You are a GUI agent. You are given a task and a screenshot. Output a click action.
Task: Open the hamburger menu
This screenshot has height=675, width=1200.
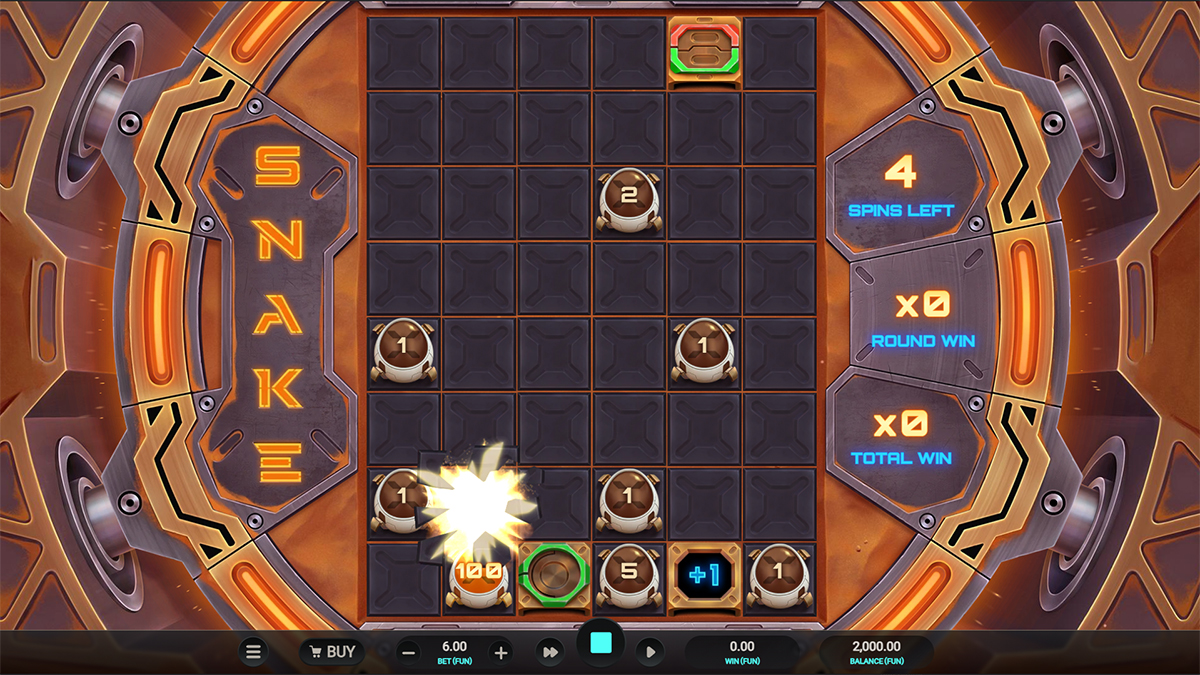(x=253, y=652)
